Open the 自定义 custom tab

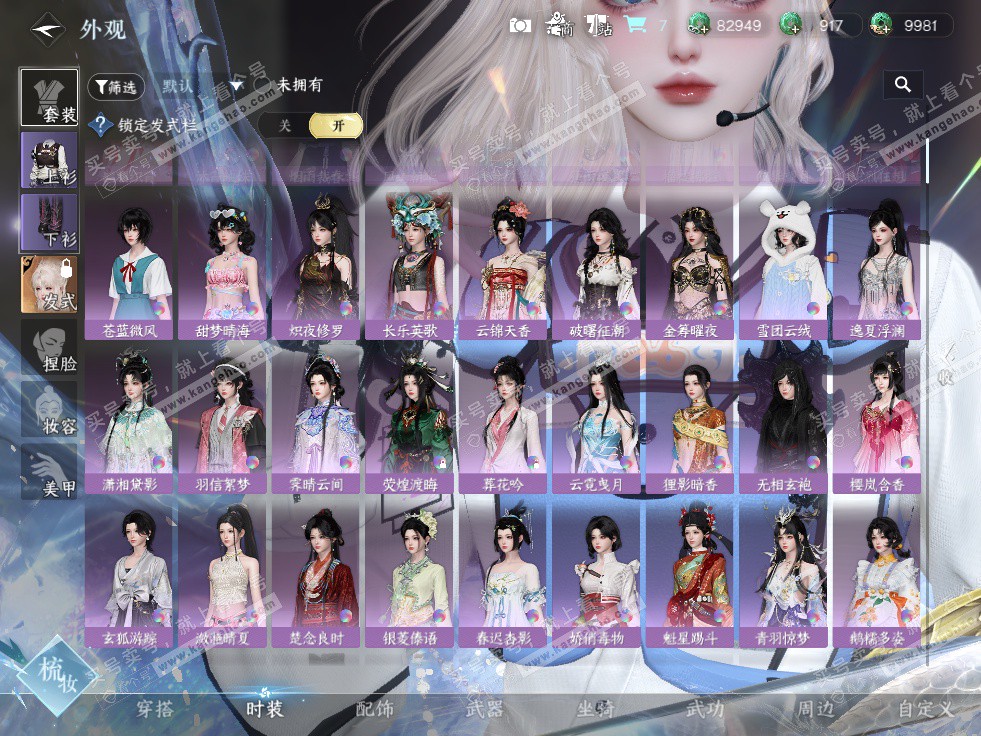925,709
